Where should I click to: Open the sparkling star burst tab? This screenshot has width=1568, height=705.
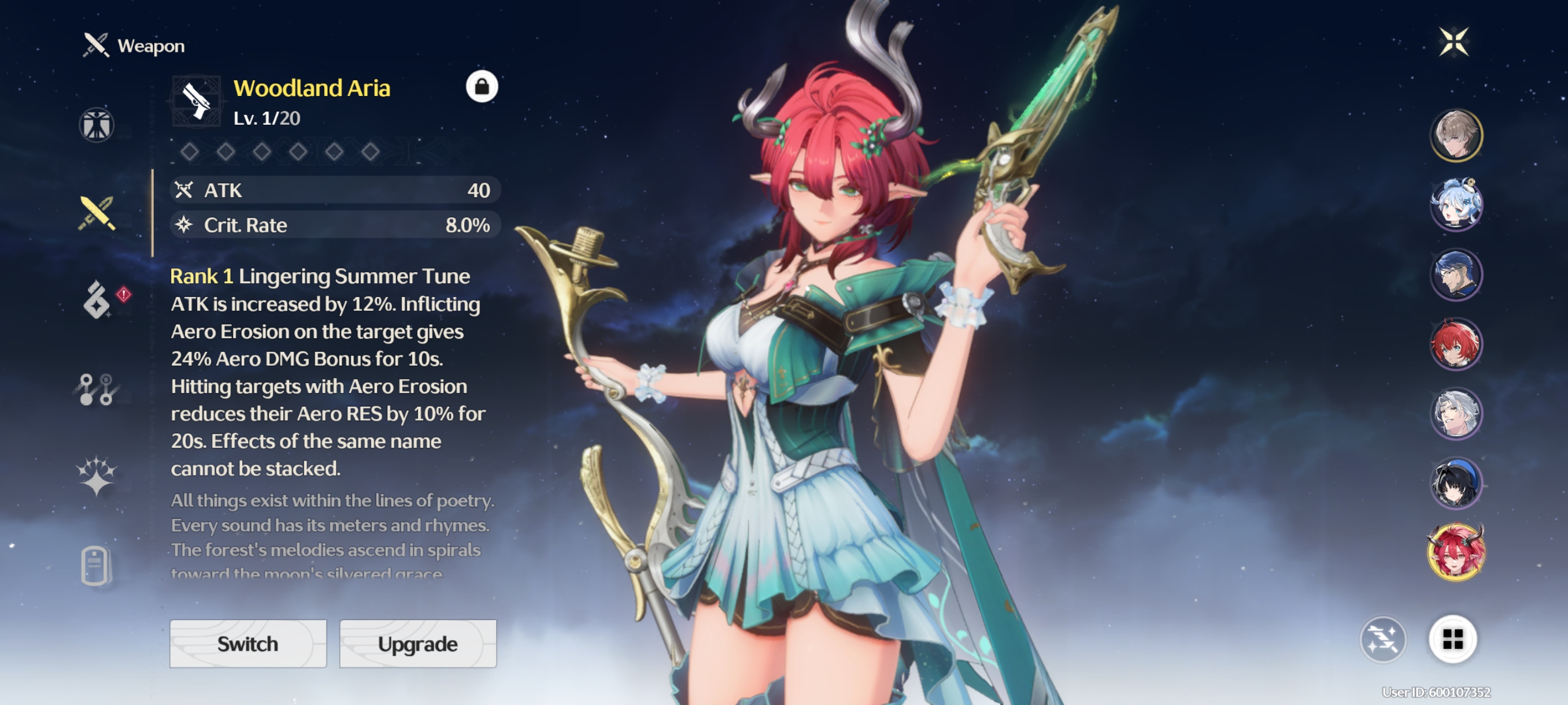tap(96, 476)
